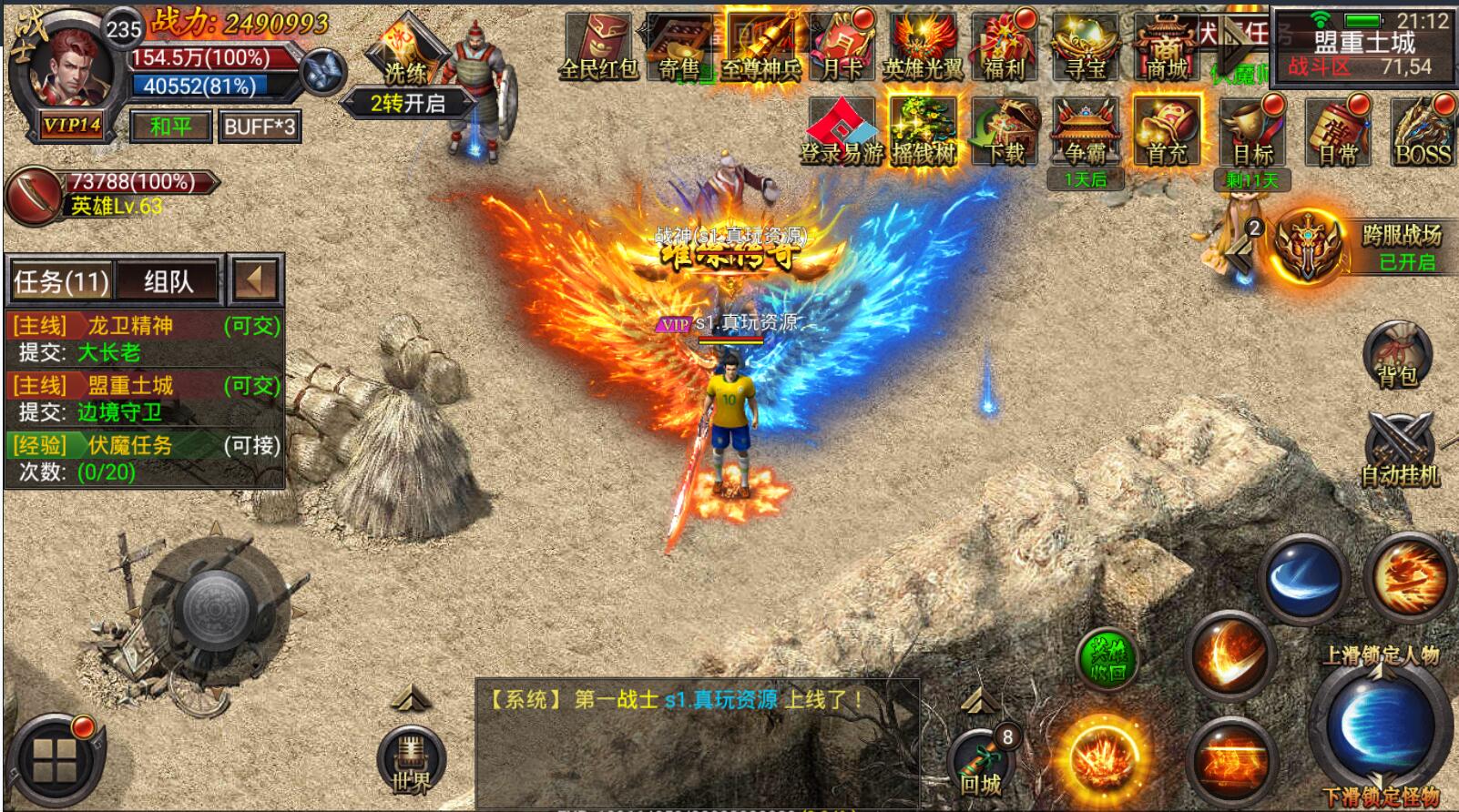Viewport: 1459px width, 812px height.
Task: Open the 英雄光翼 hero wings menu
Action: pos(923,47)
